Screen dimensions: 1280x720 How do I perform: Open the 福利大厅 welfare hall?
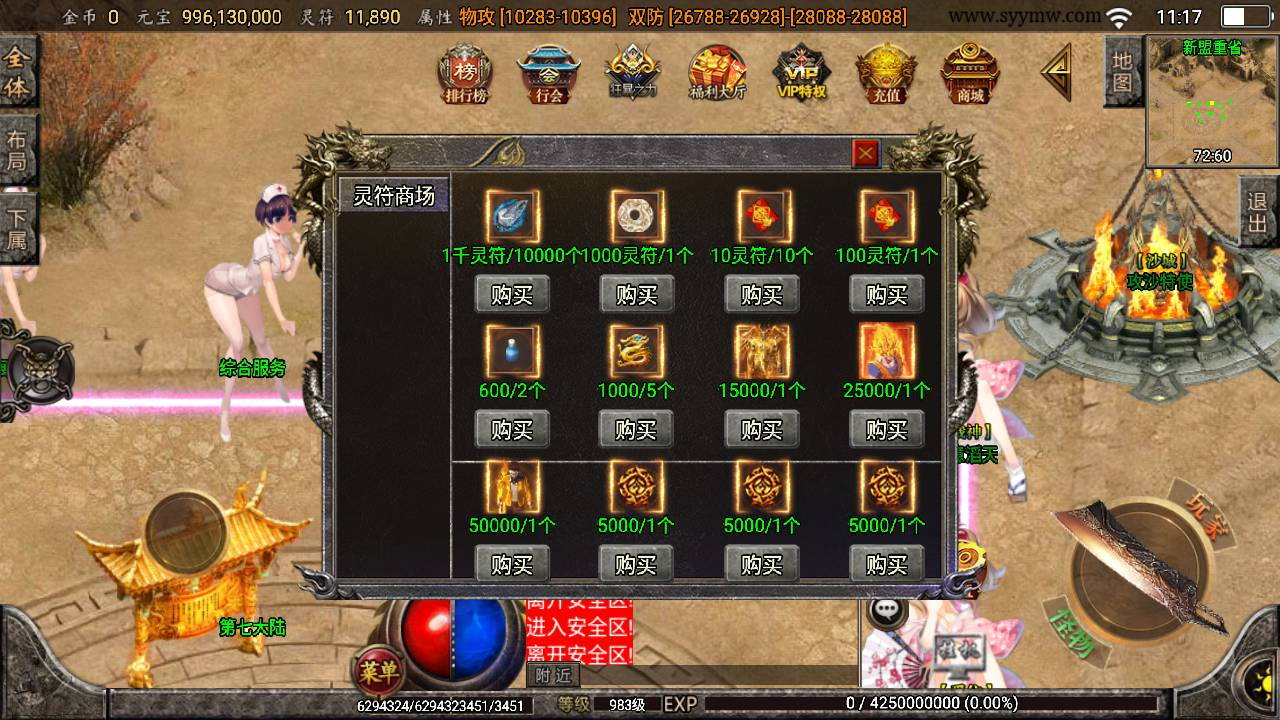coord(718,75)
